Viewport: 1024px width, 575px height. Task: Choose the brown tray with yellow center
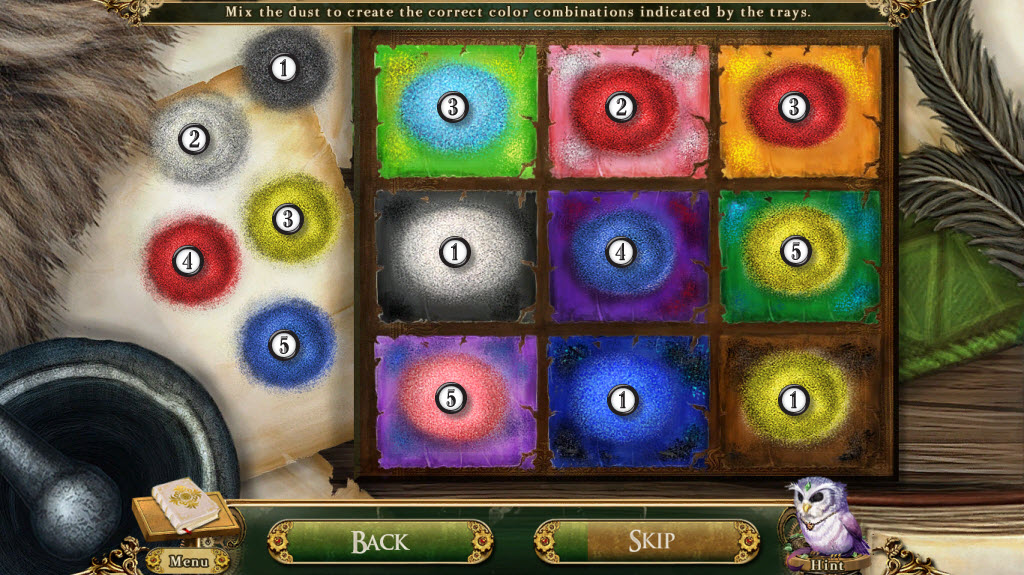(794, 400)
